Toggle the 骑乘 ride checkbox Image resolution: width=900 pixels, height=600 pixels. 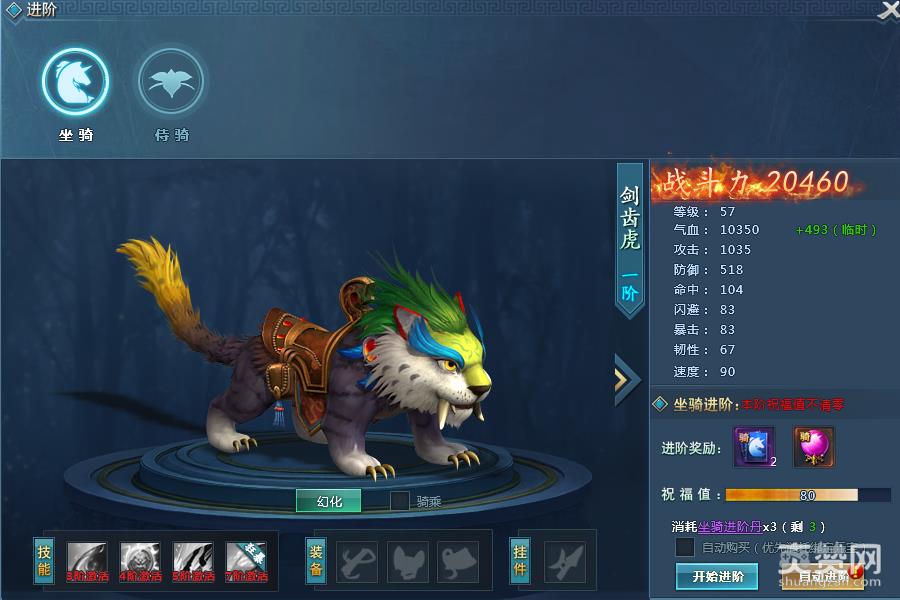click(x=399, y=501)
